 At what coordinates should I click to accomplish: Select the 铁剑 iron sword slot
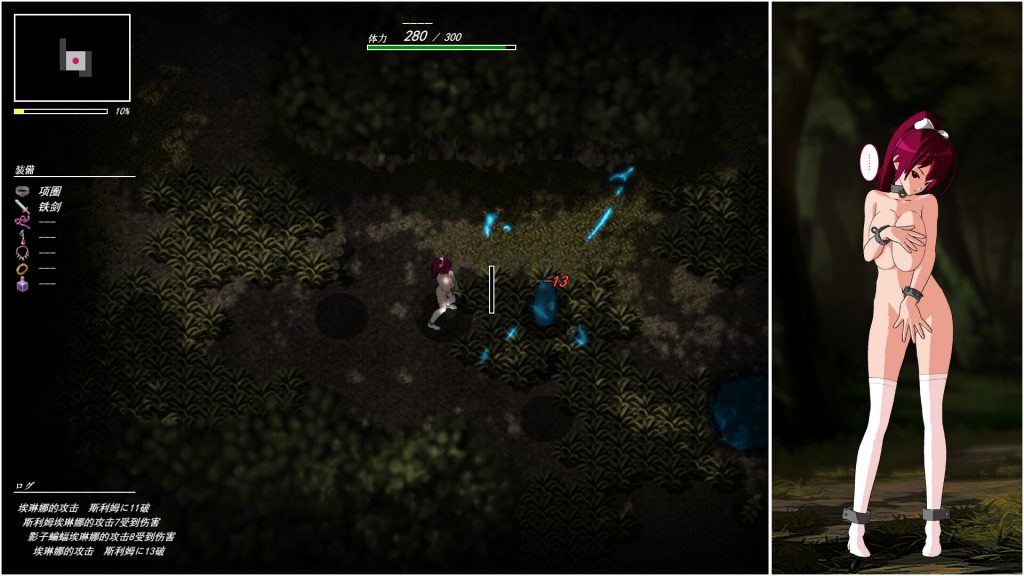(23, 206)
